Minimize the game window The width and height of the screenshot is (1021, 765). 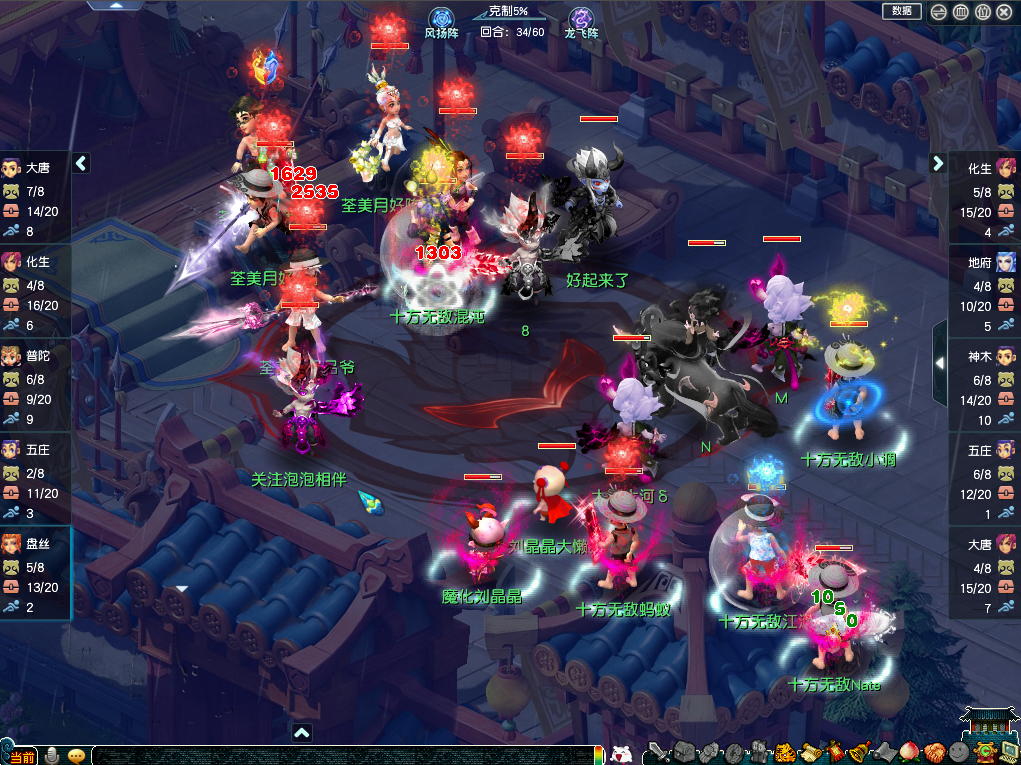(x=939, y=12)
